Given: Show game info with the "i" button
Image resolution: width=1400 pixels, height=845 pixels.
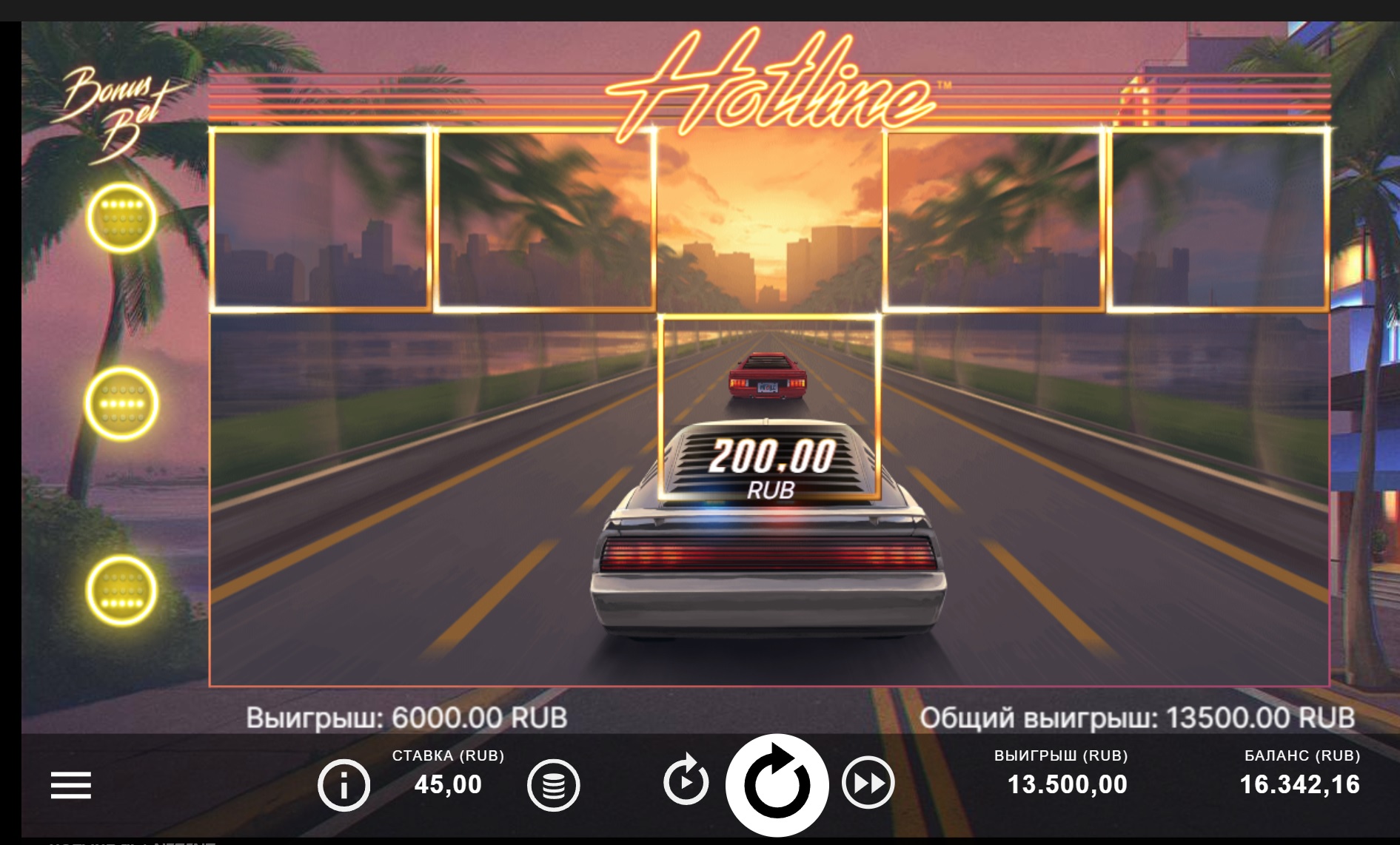Looking at the screenshot, I should [x=344, y=785].
